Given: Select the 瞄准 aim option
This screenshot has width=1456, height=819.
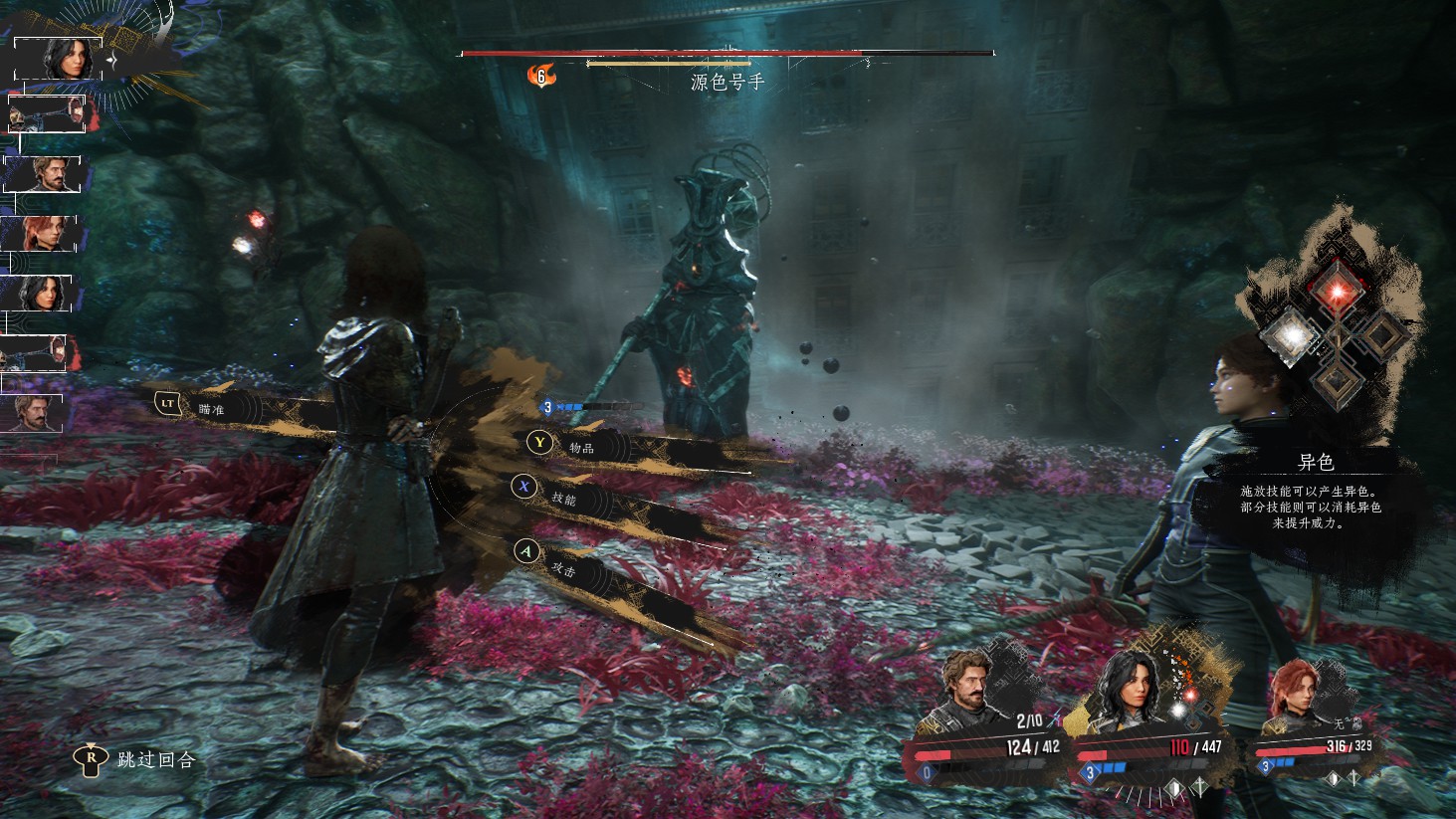Looking at the screenshot, I should [x=210, y=407].
